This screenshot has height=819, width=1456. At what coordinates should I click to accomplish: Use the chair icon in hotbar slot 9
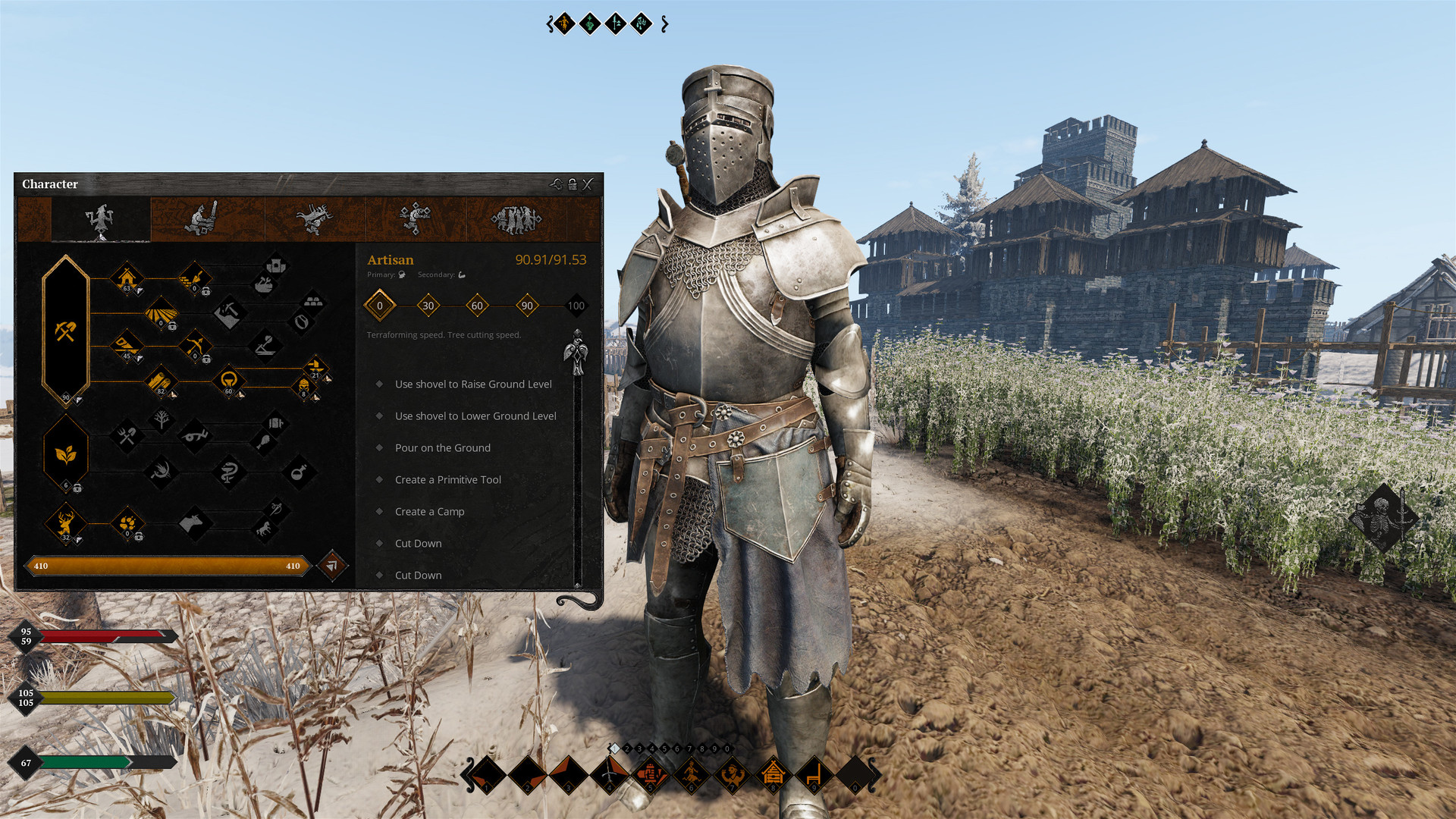pyautogui.click(x=814, y=774)
